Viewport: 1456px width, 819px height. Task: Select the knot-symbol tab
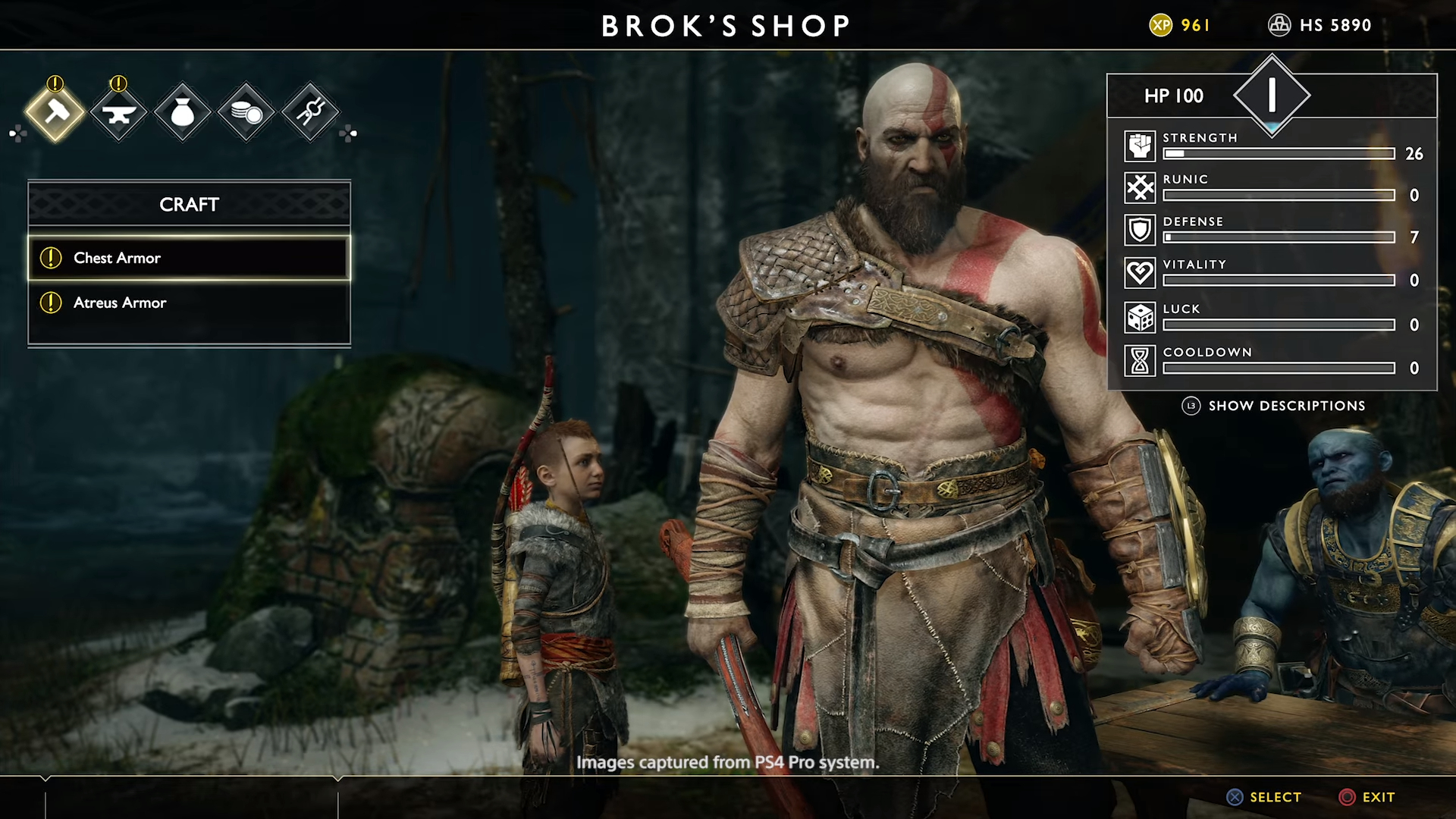(310, 113)
